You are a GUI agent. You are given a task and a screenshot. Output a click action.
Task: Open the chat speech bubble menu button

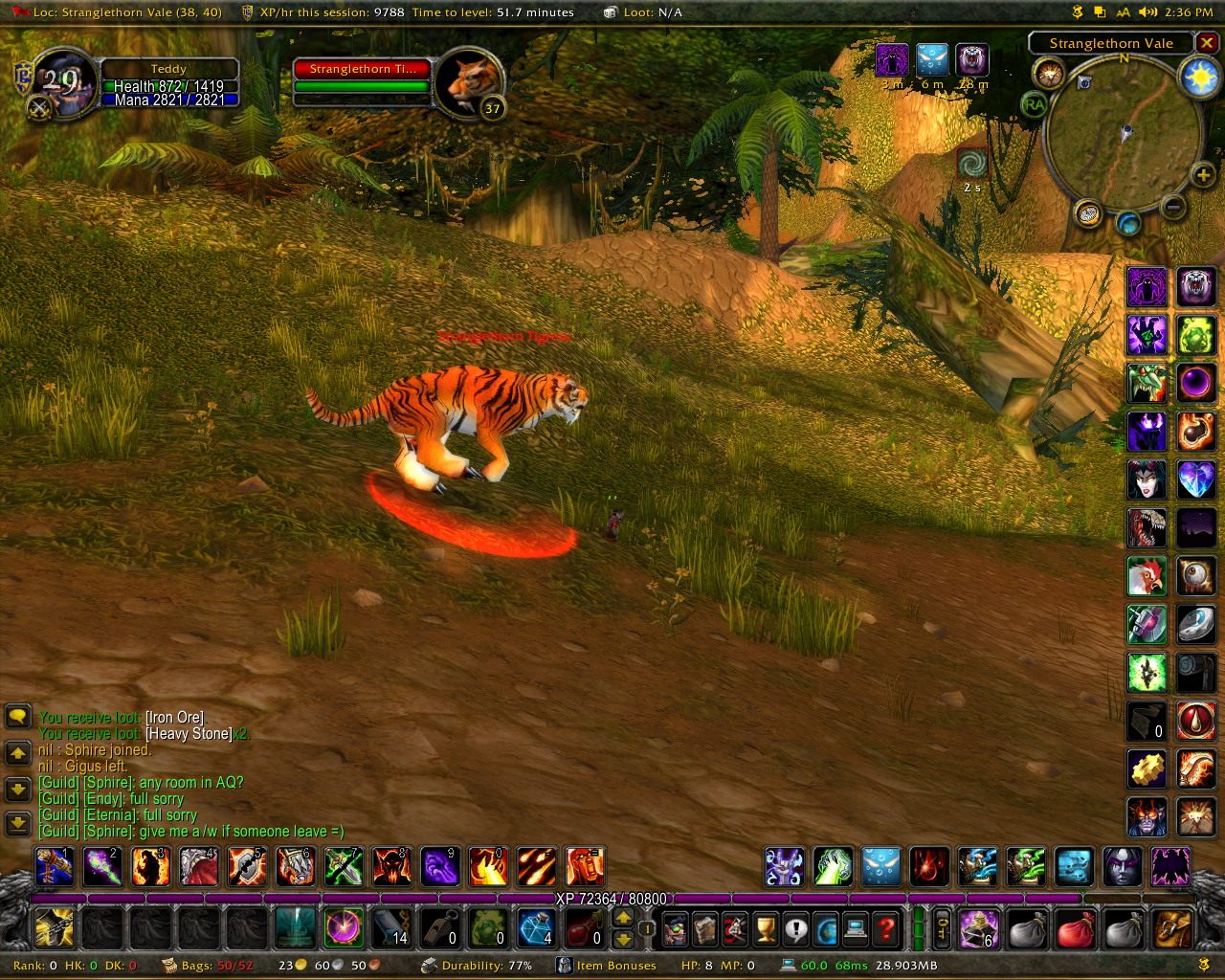pos(18,716)
